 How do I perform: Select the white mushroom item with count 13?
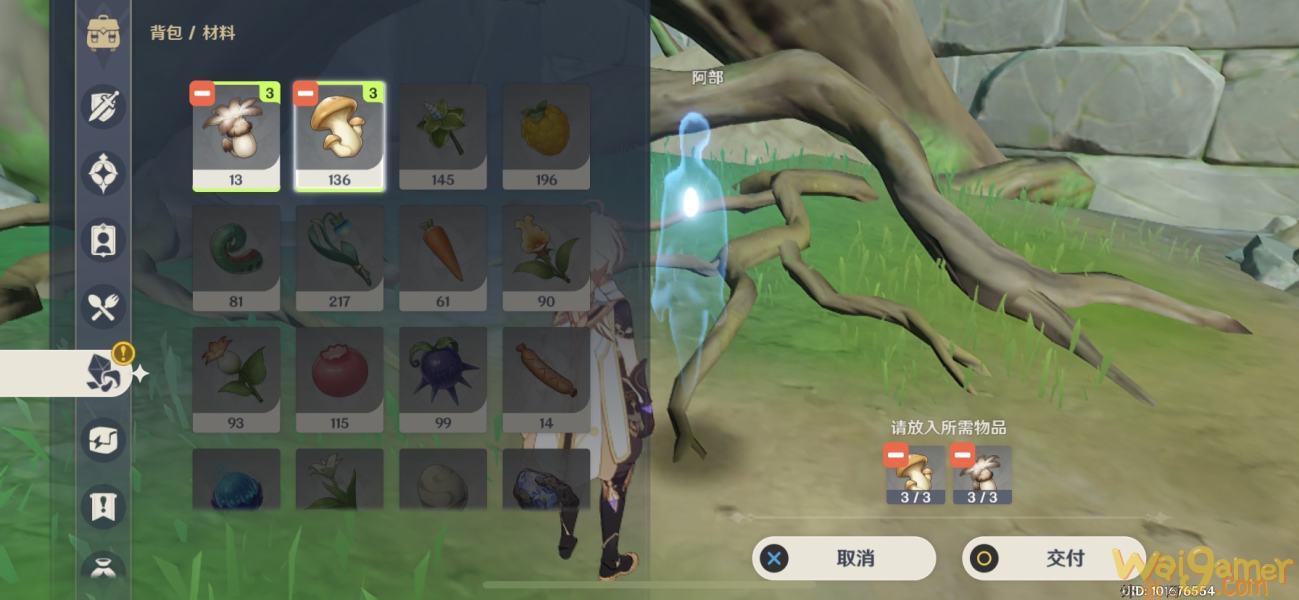236,136
